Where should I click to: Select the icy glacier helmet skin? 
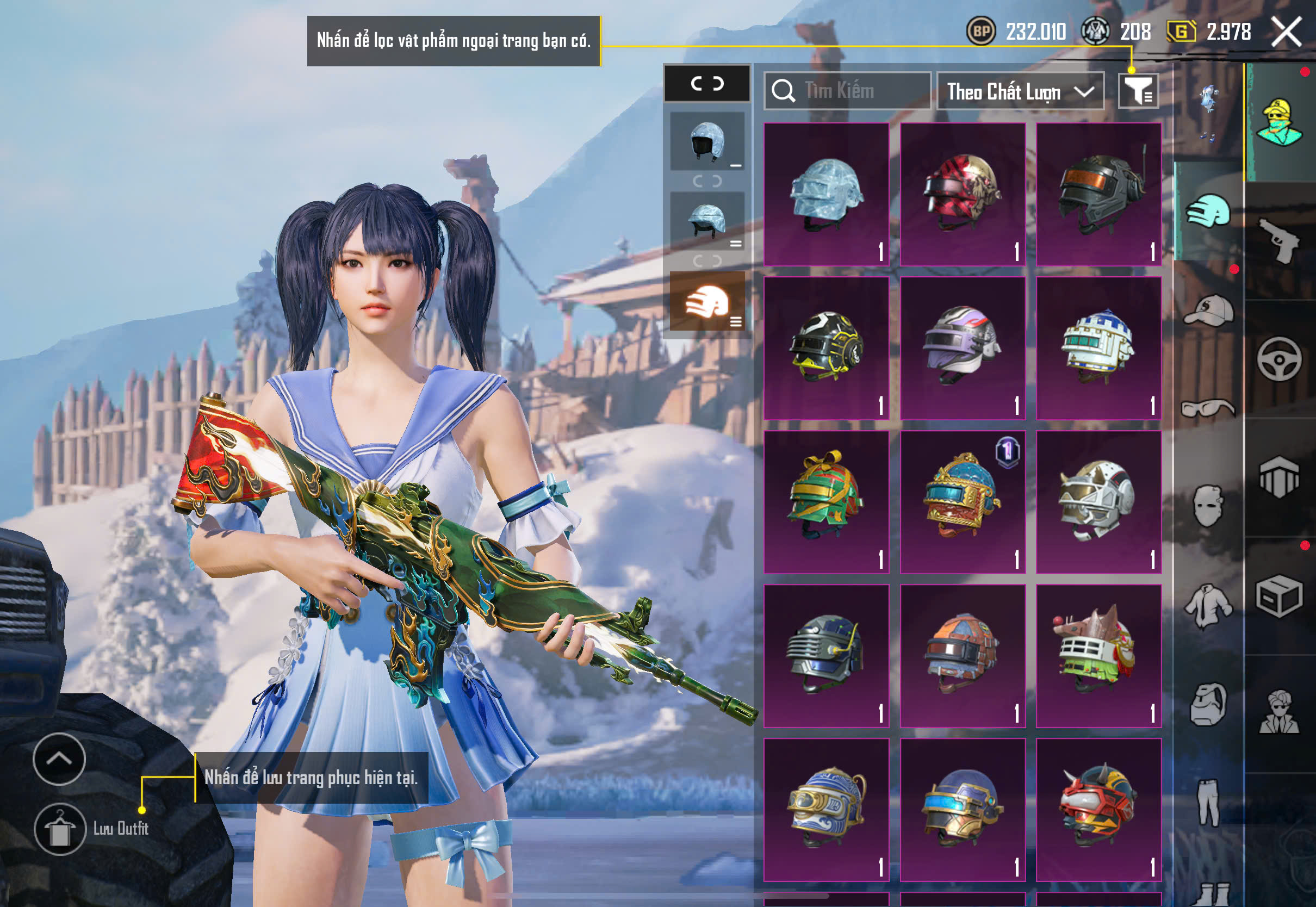tap(826, 194)
